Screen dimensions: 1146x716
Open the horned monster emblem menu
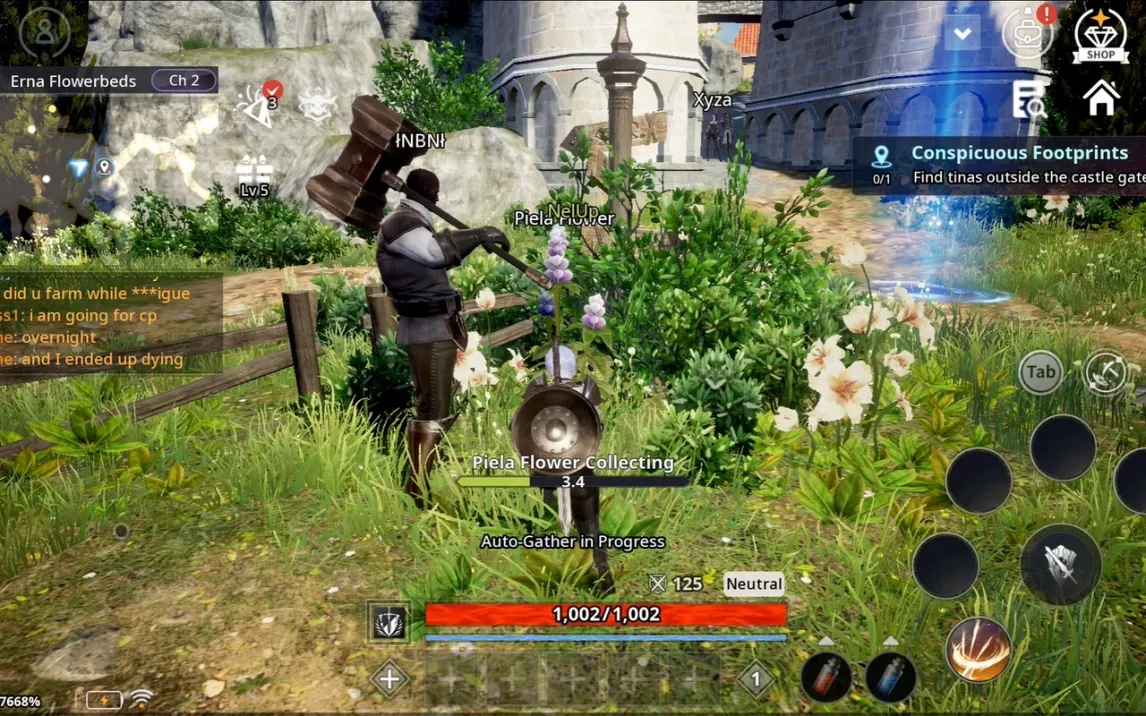[x=317, y=105]
